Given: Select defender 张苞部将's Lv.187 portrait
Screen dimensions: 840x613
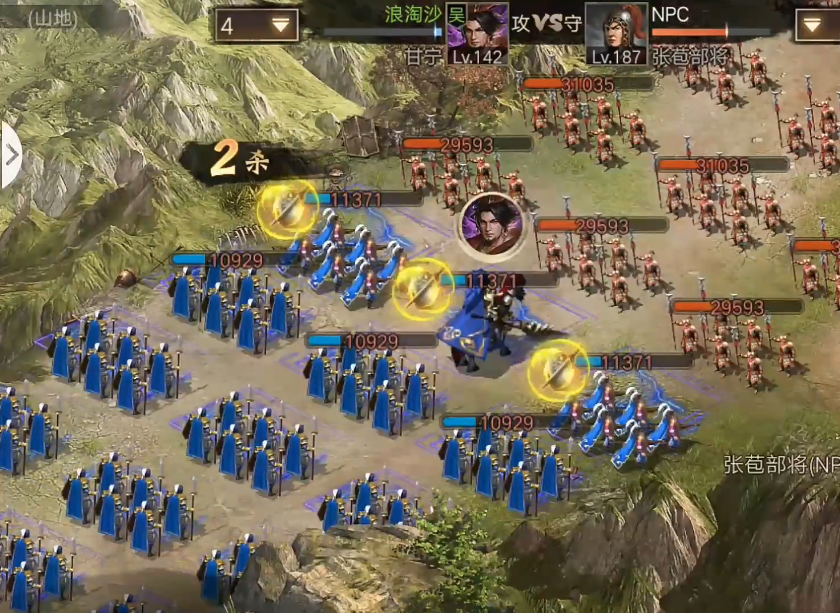Looking at the screenshot, I should pos(615,33).
